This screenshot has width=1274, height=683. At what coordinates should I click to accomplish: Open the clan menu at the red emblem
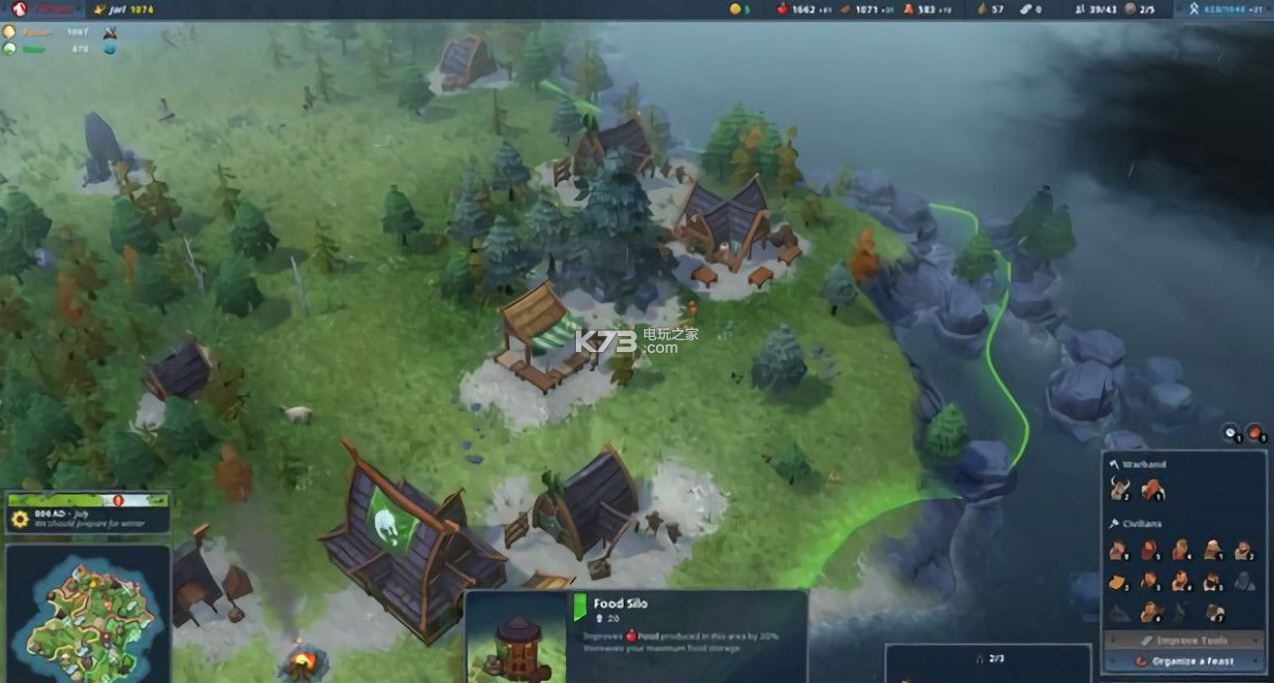(20, 9)
